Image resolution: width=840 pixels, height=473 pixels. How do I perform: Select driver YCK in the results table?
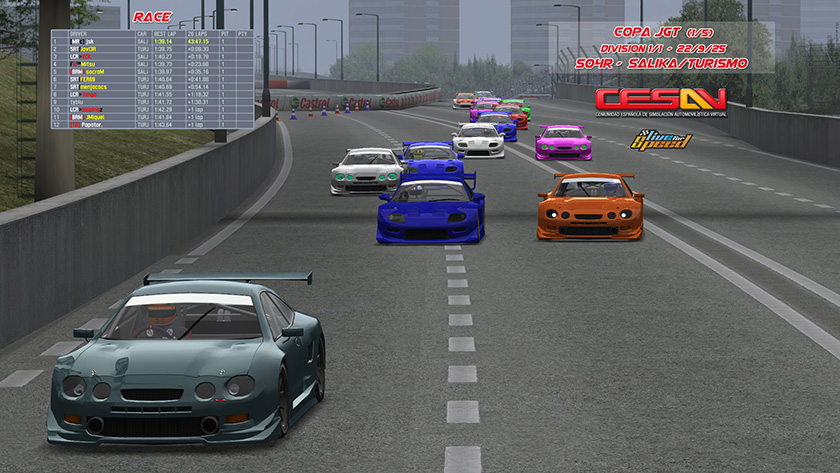coord(88,56)
